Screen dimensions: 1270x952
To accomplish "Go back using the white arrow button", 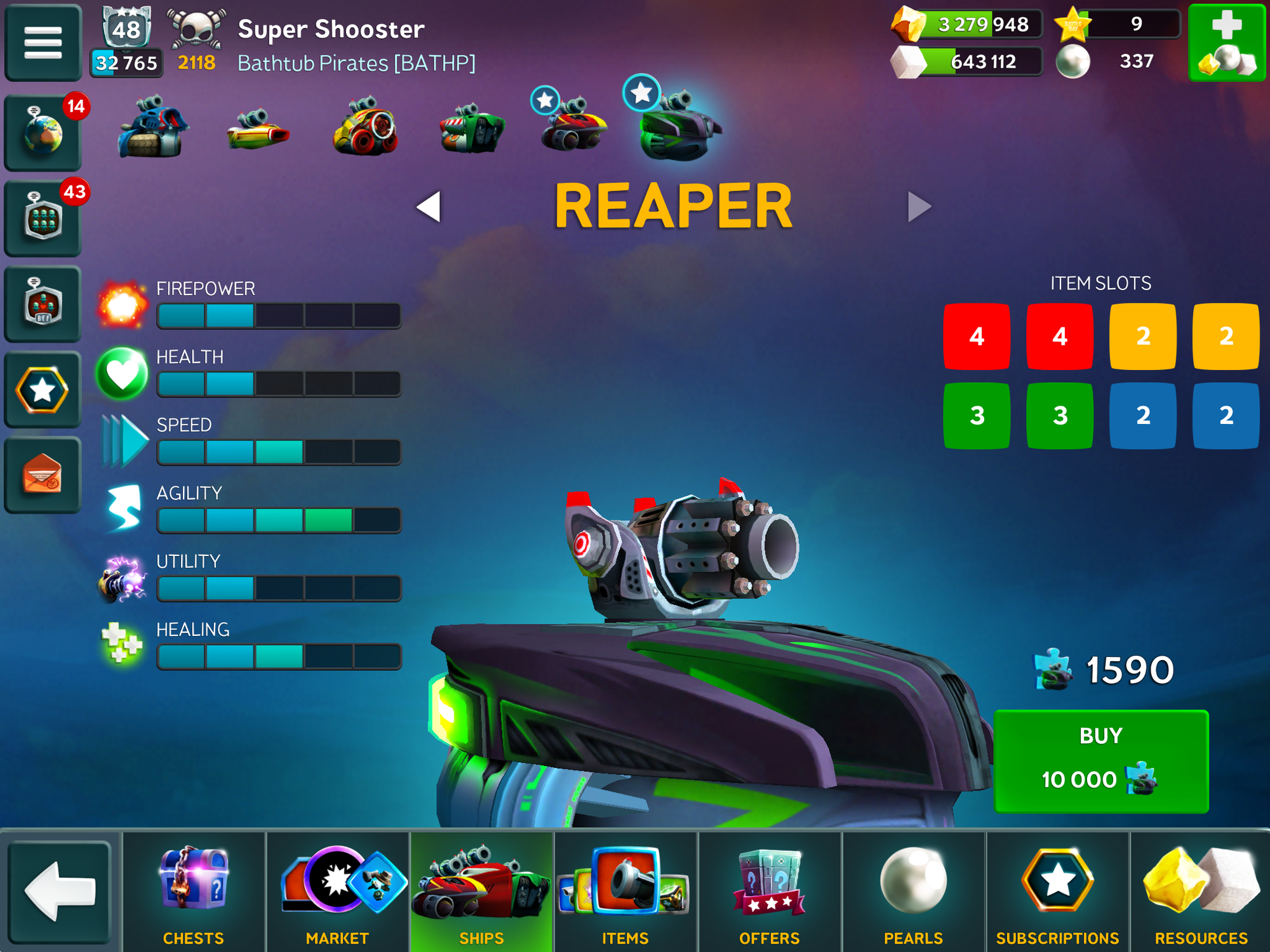I will click(60, 892).
